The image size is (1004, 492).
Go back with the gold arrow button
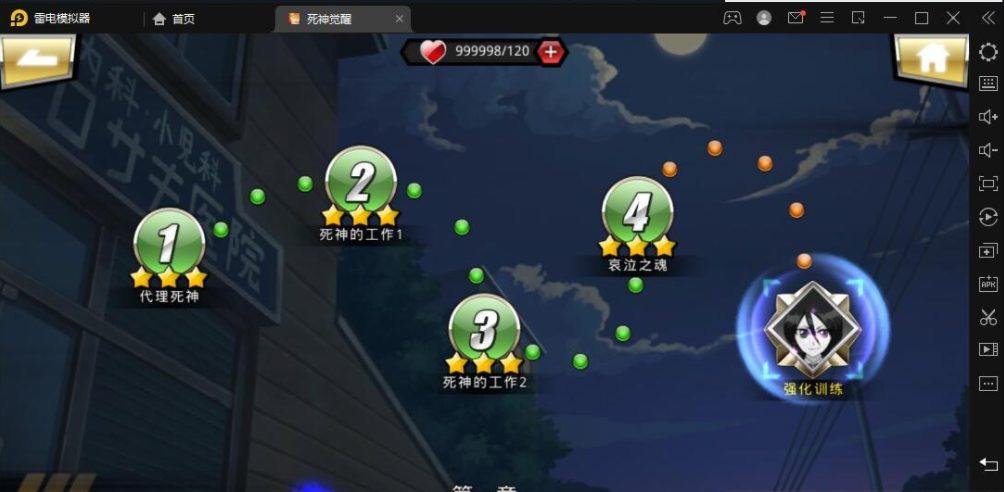[x=40, y=62]
